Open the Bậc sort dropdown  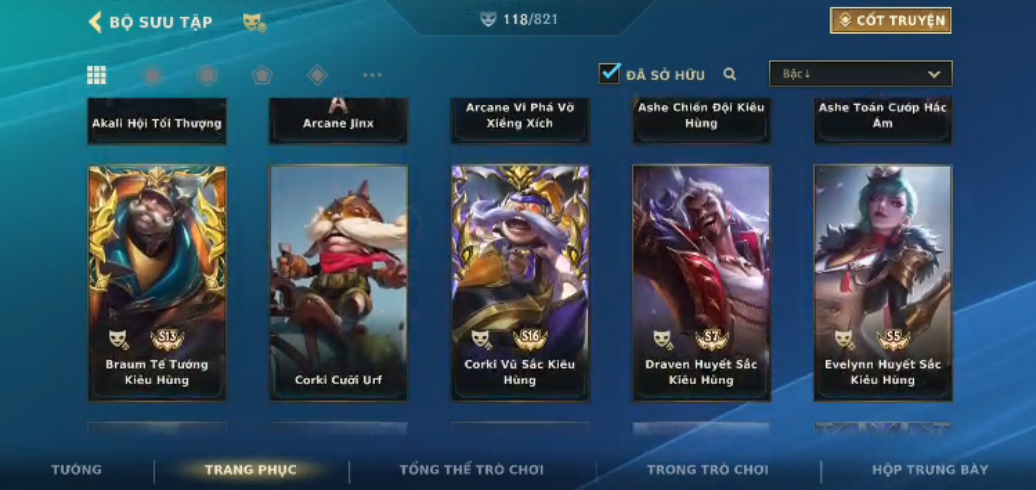860,74
